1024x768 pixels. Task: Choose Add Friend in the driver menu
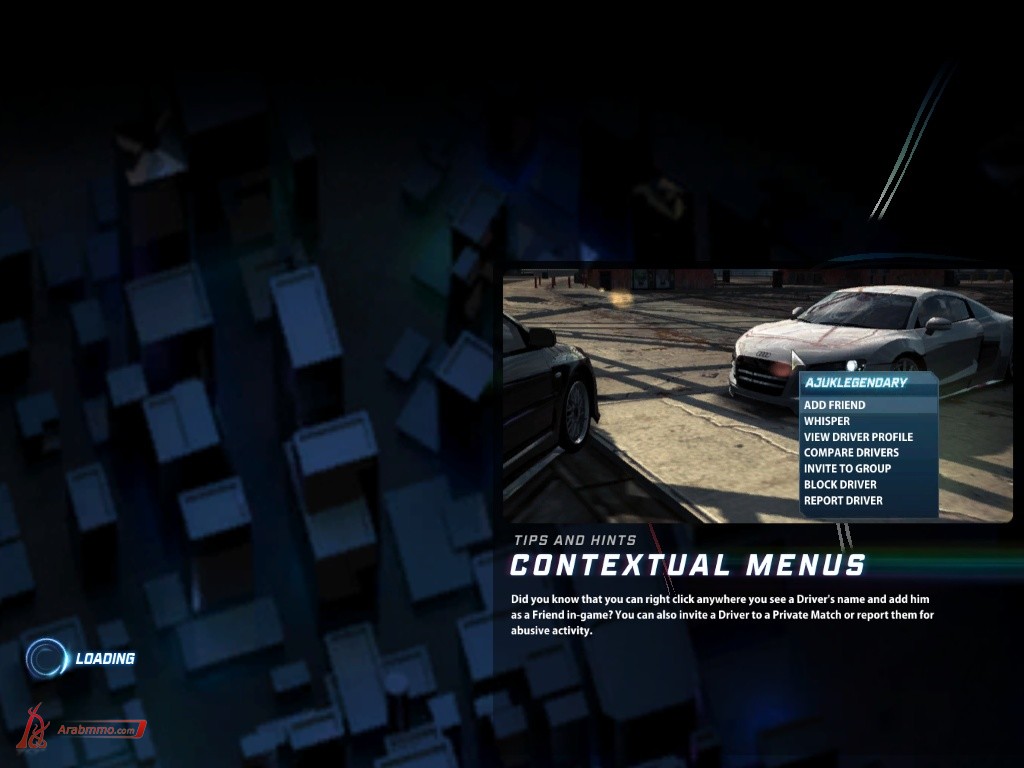coord(835,405)
